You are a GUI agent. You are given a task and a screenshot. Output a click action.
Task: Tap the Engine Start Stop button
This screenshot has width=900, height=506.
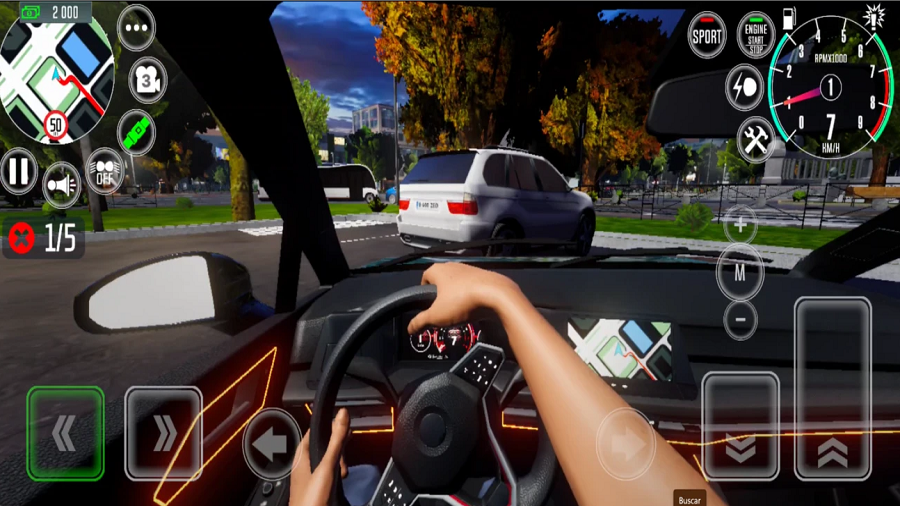756,35
